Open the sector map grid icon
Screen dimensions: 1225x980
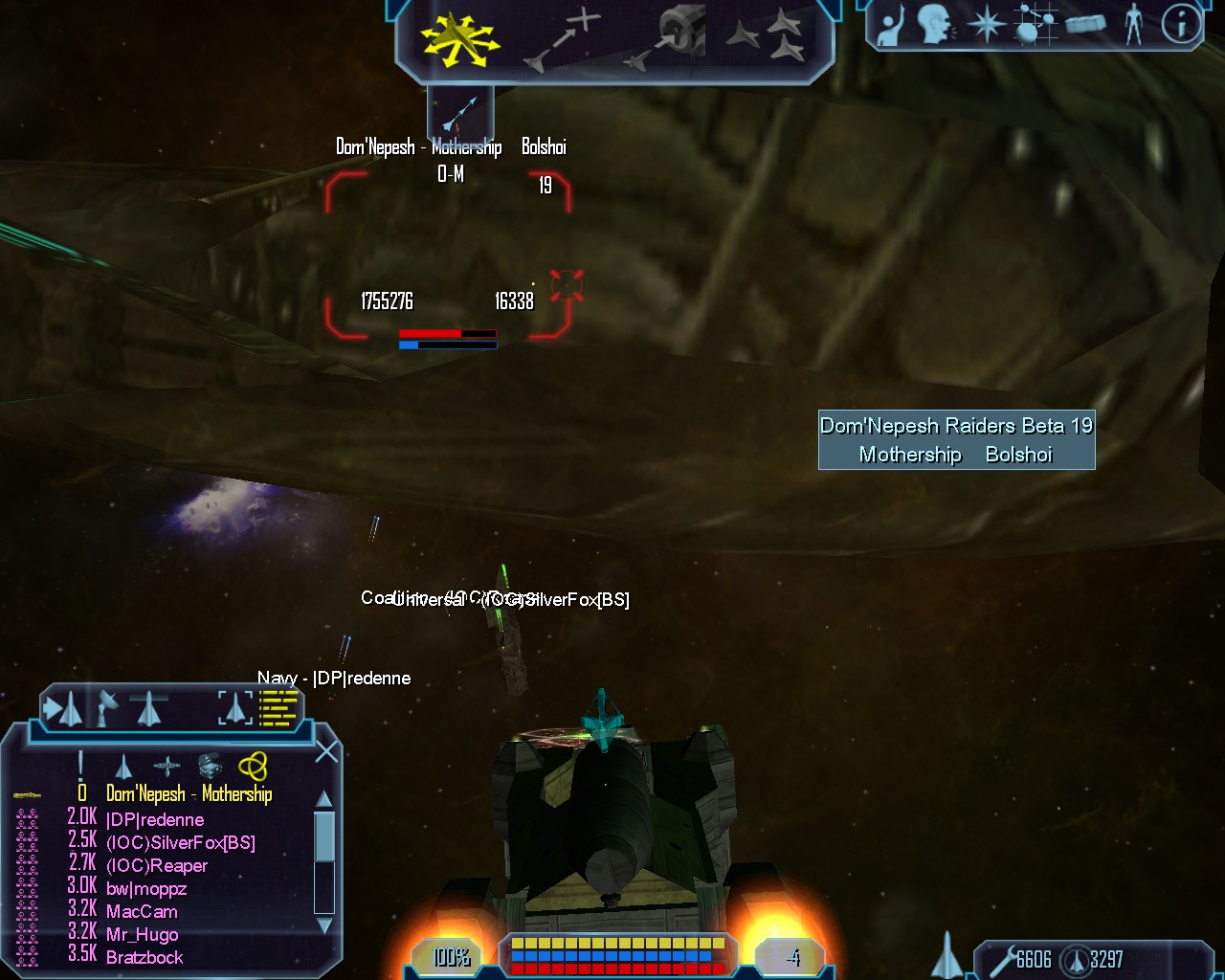(x=1034, y=25)
